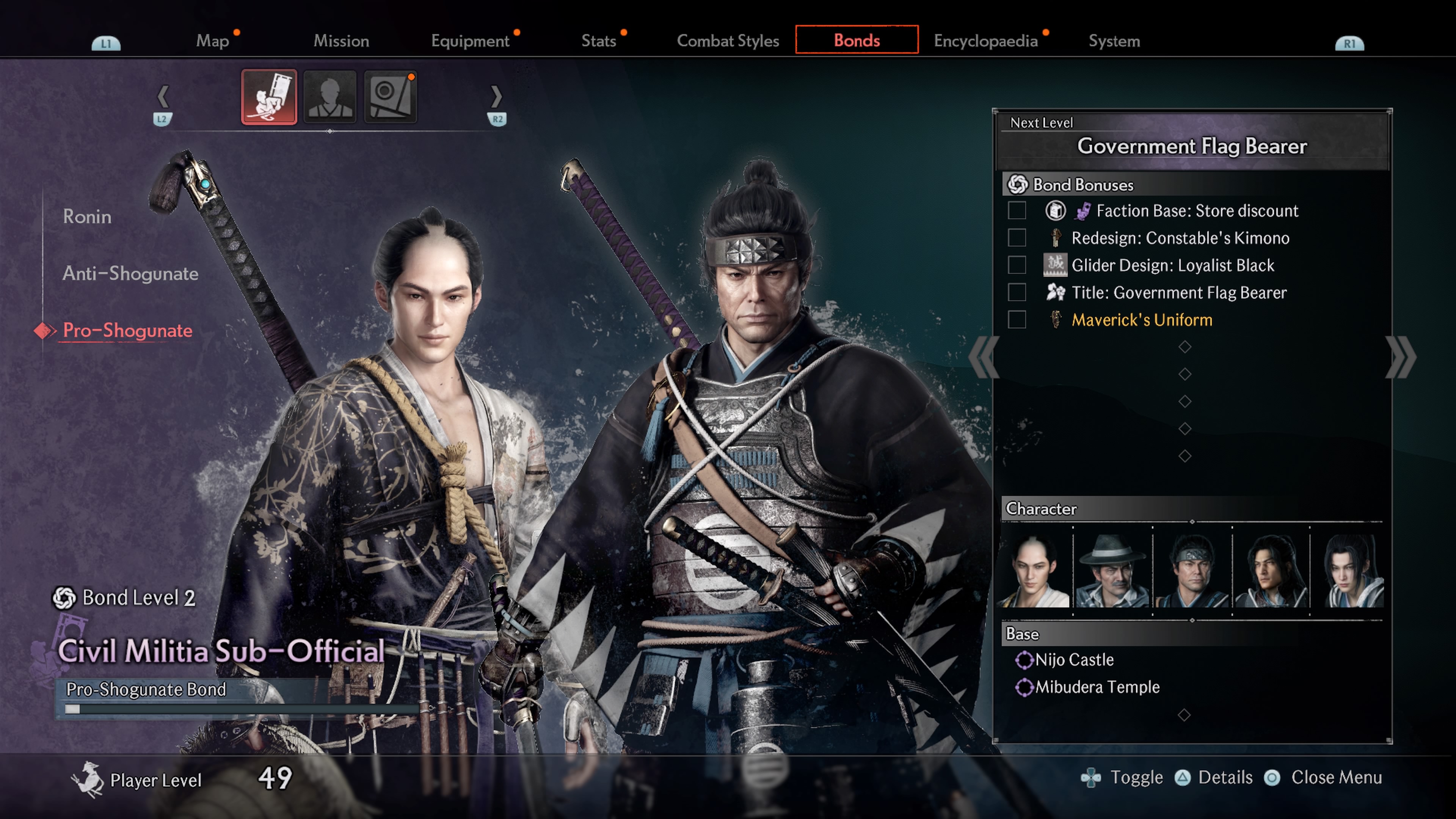Switch to the System tab

1114,41
